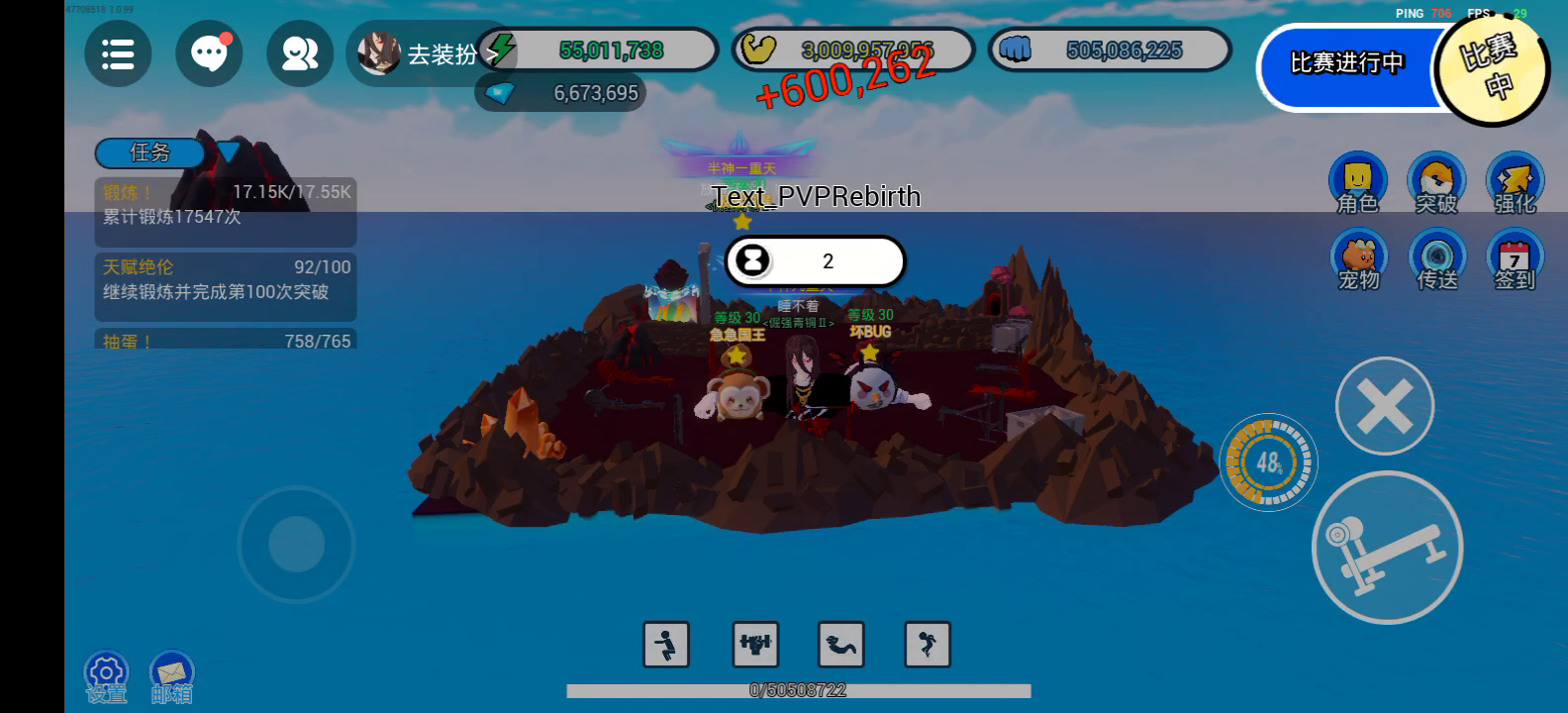The image size is (1568, 713).
Task: Collapse the 任务 quest panel
Action: coord(229,153)
